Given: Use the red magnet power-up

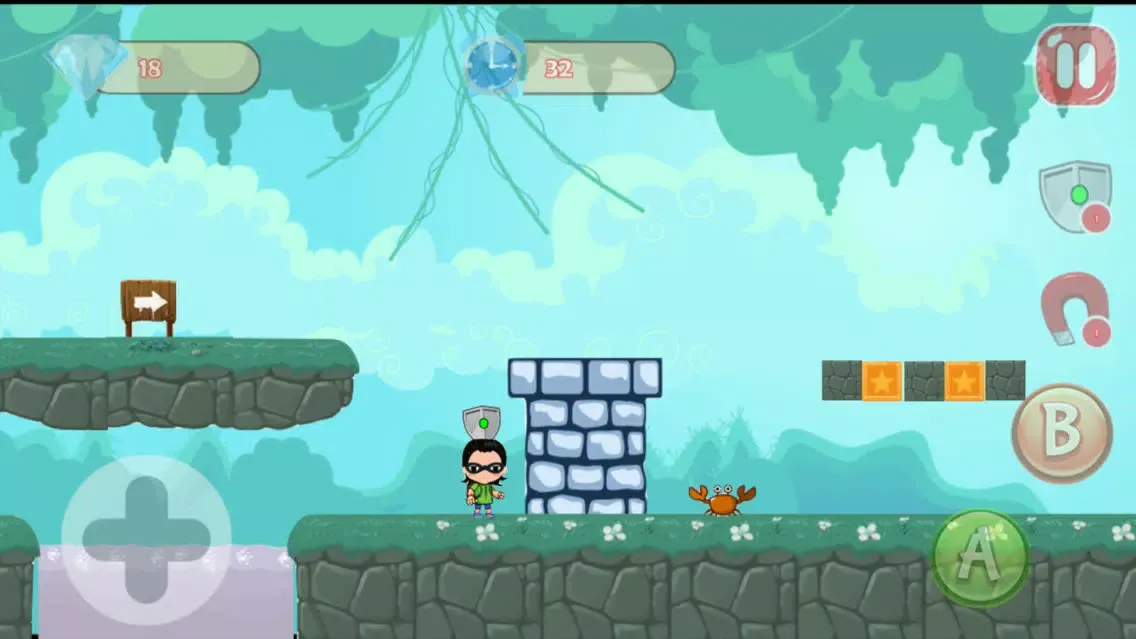Looking at the screenshot, I should (1074, 309).
